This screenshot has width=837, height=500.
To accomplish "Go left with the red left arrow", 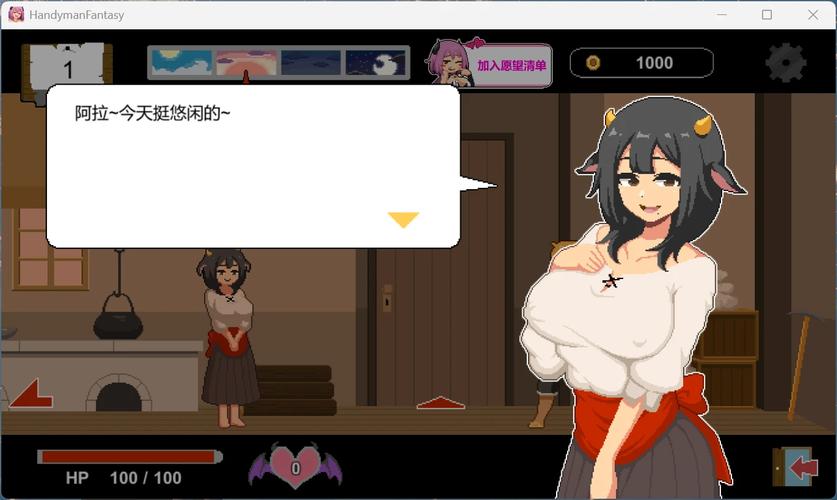I will point(31,393).
